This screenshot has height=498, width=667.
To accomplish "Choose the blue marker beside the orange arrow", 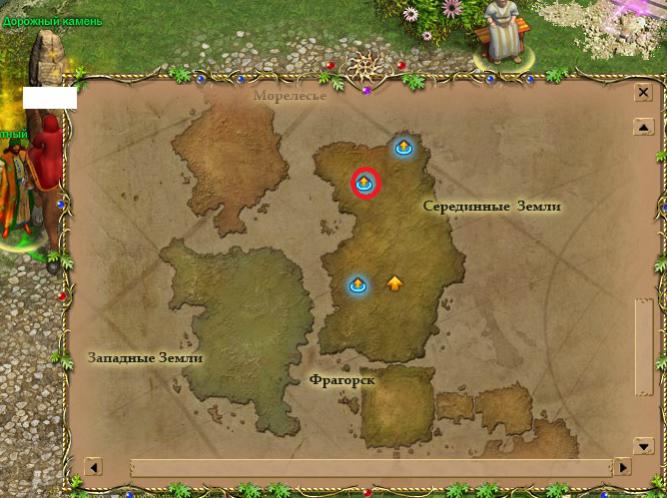I will tap(358, 285).
